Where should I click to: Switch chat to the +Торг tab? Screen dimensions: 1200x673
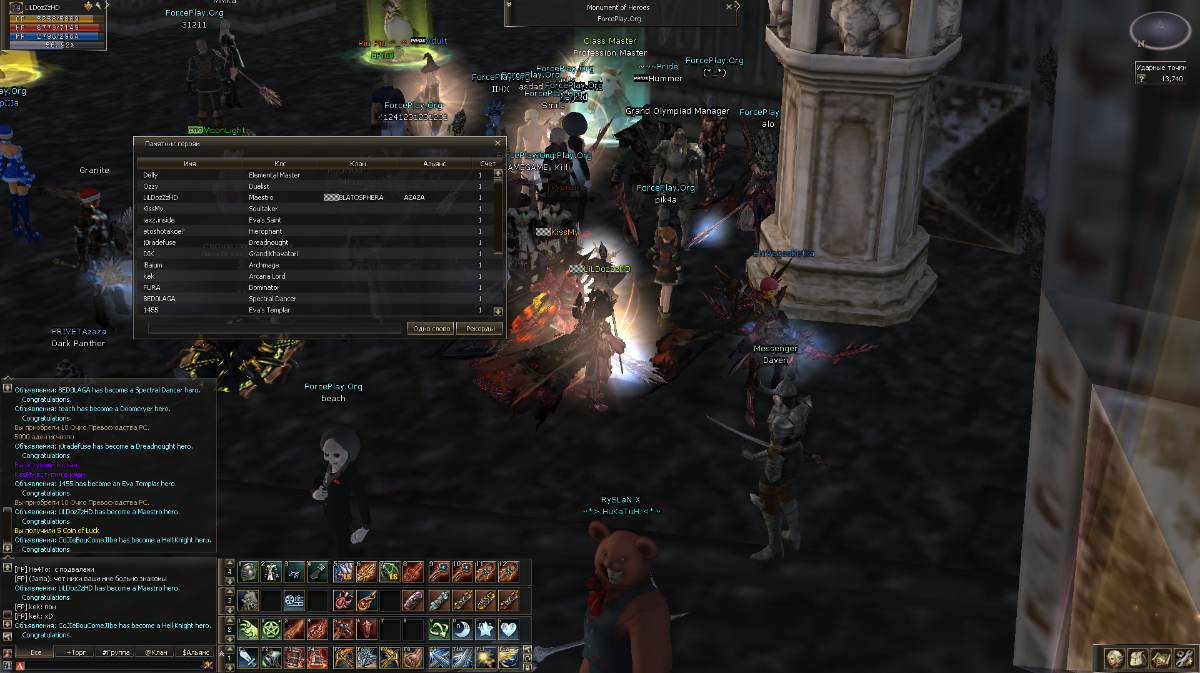click(76, 652)
